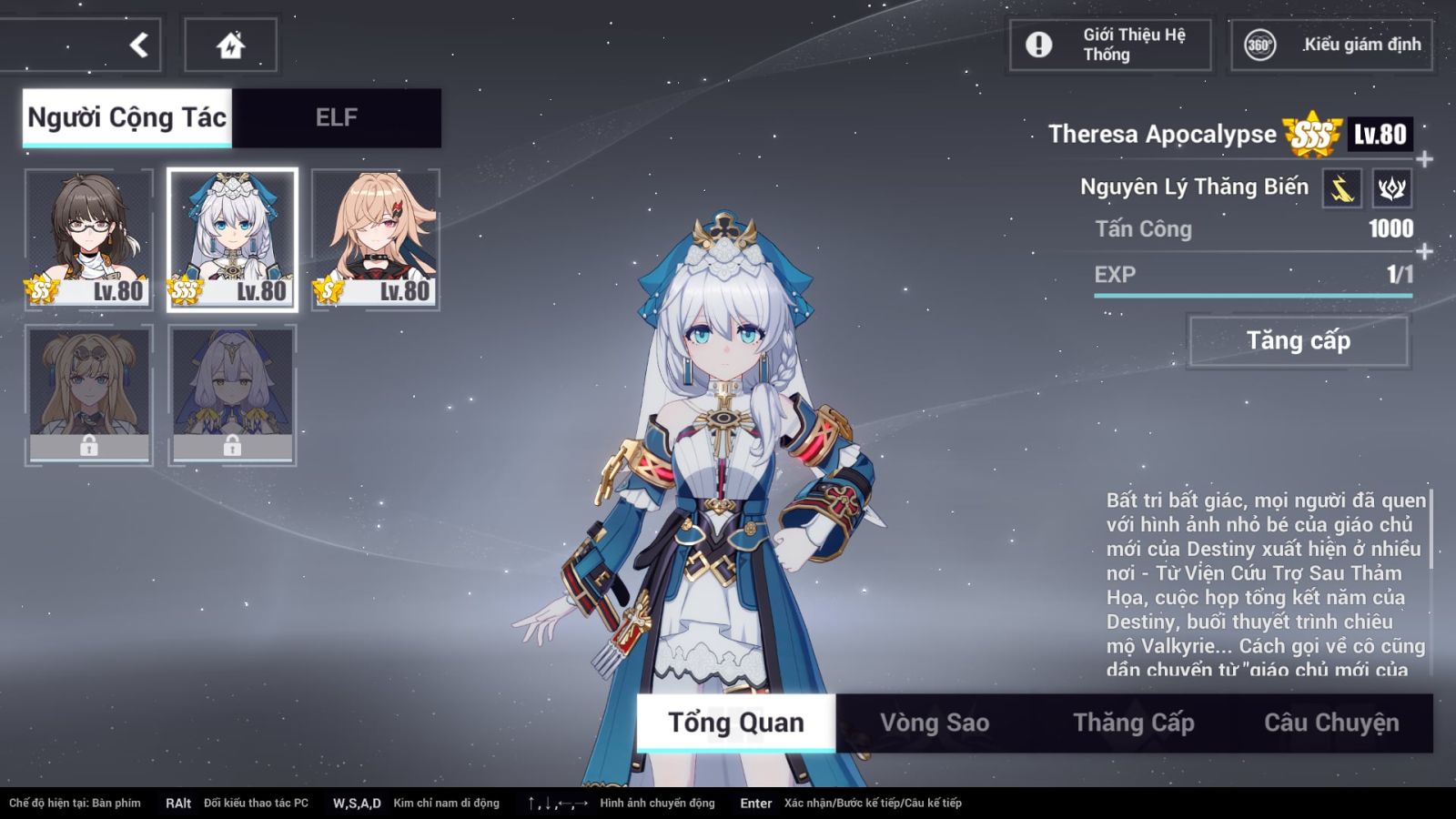Viewport: 1456px width, 819px height.
Task: Select the brown-haired glasses character portrait
Action: click(89, 239)
